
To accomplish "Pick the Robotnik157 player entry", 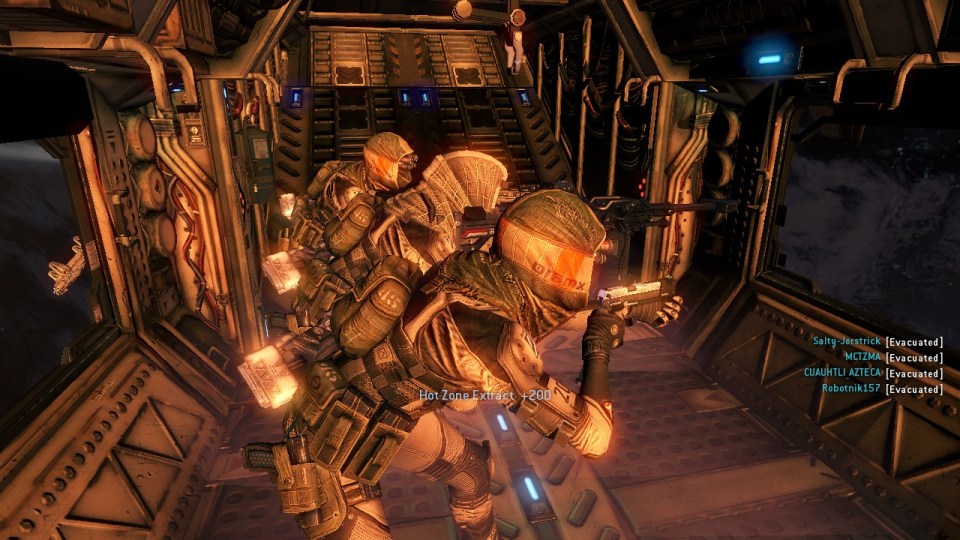I will point(852,388).
